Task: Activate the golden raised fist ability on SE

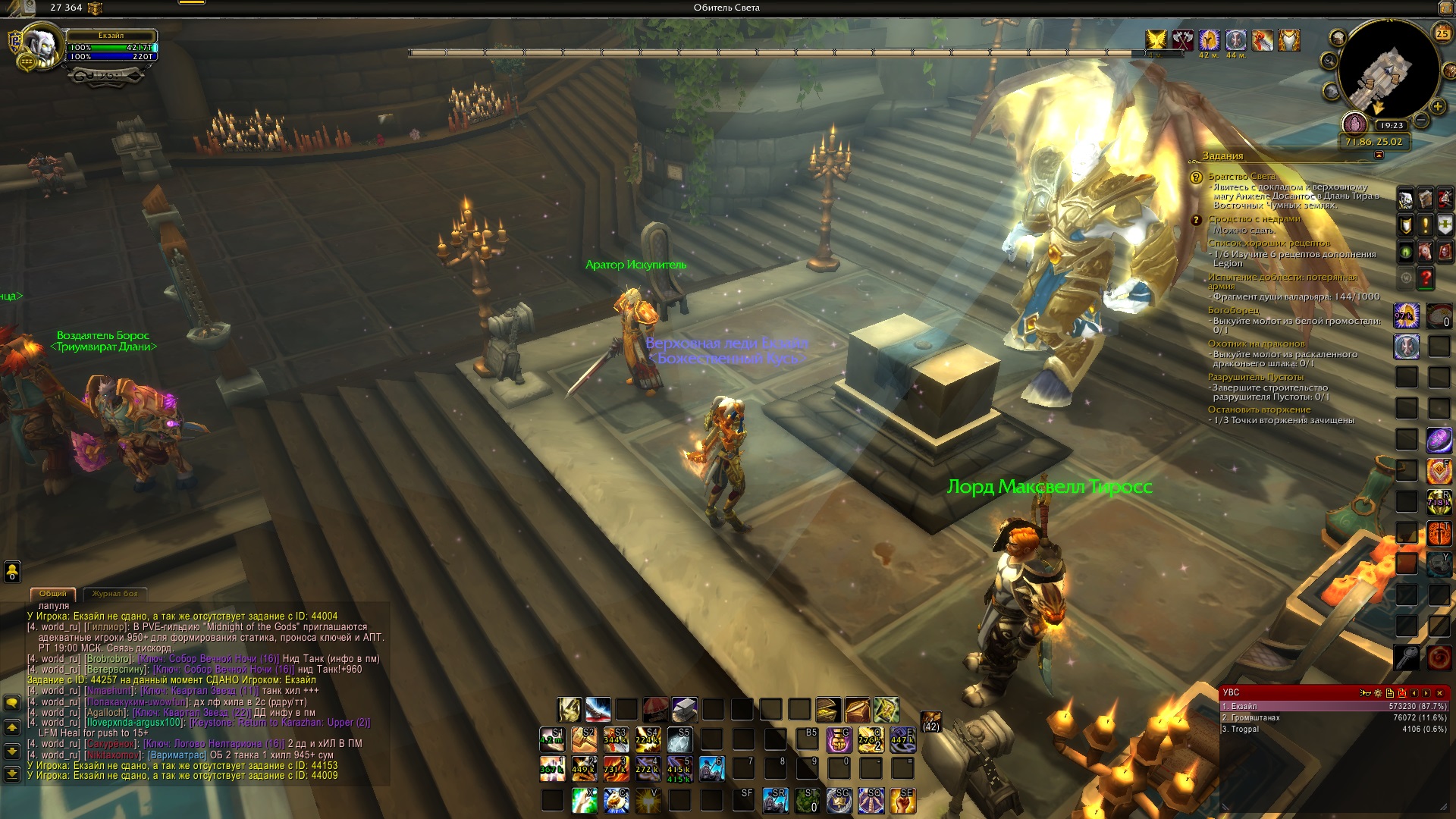Action: click(902, 801)
